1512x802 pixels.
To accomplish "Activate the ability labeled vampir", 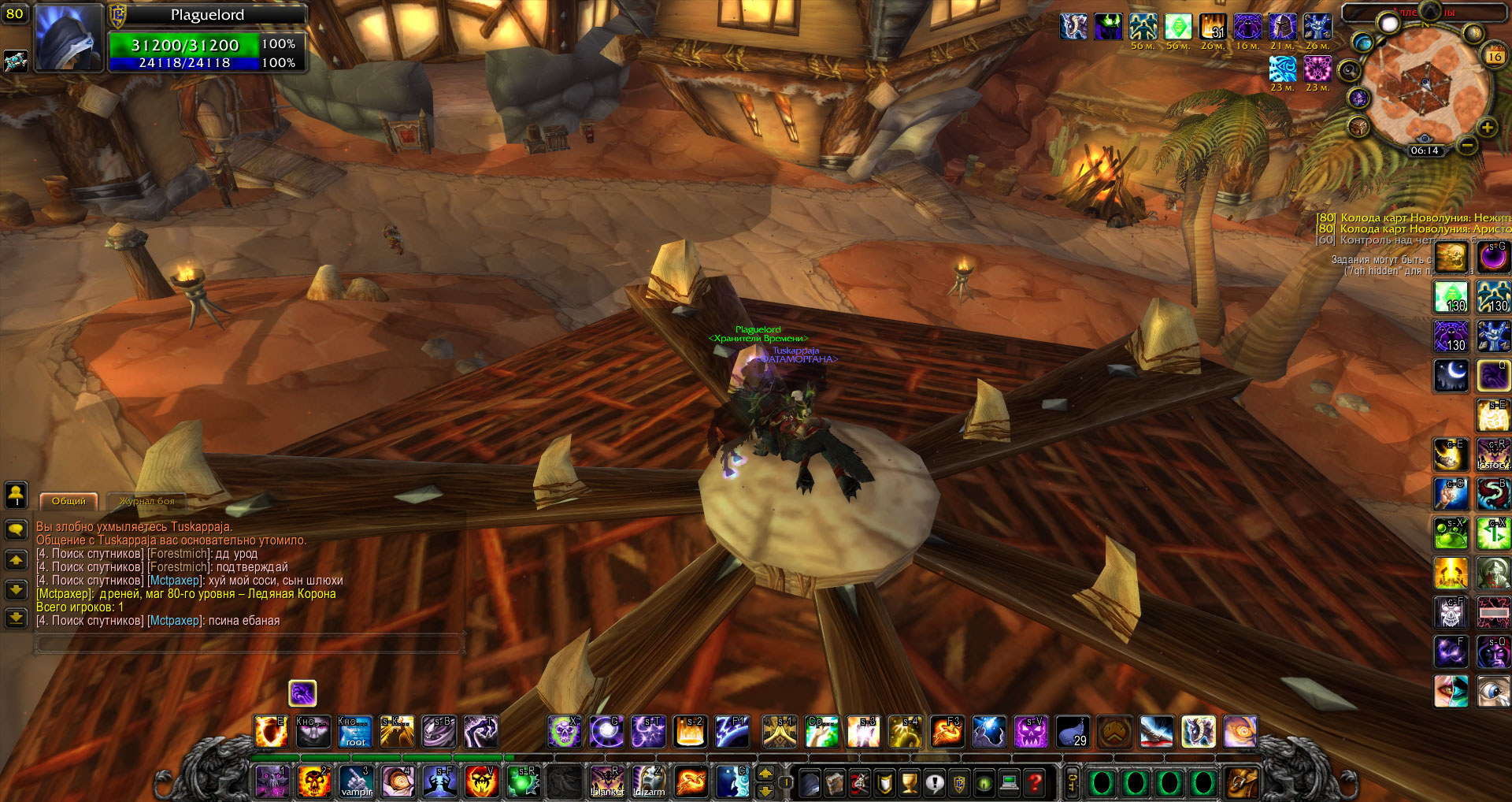I will (x=356, y=782).
